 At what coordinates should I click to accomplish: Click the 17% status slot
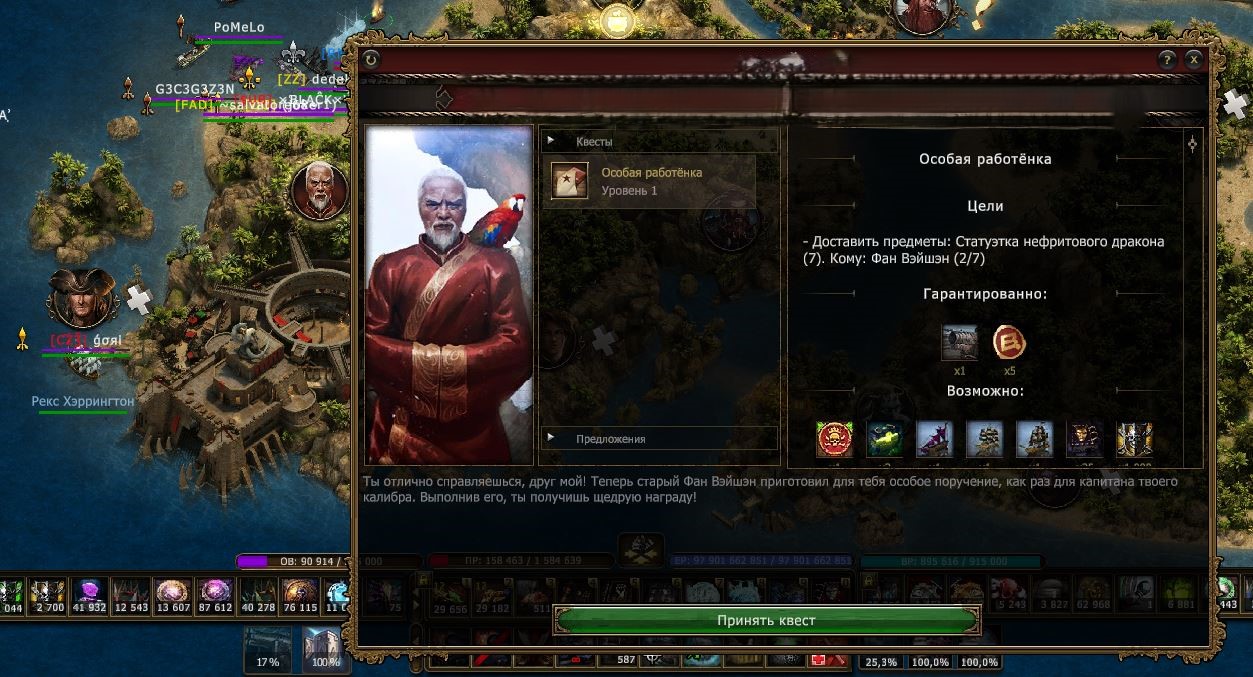click(x=268, y=648)
